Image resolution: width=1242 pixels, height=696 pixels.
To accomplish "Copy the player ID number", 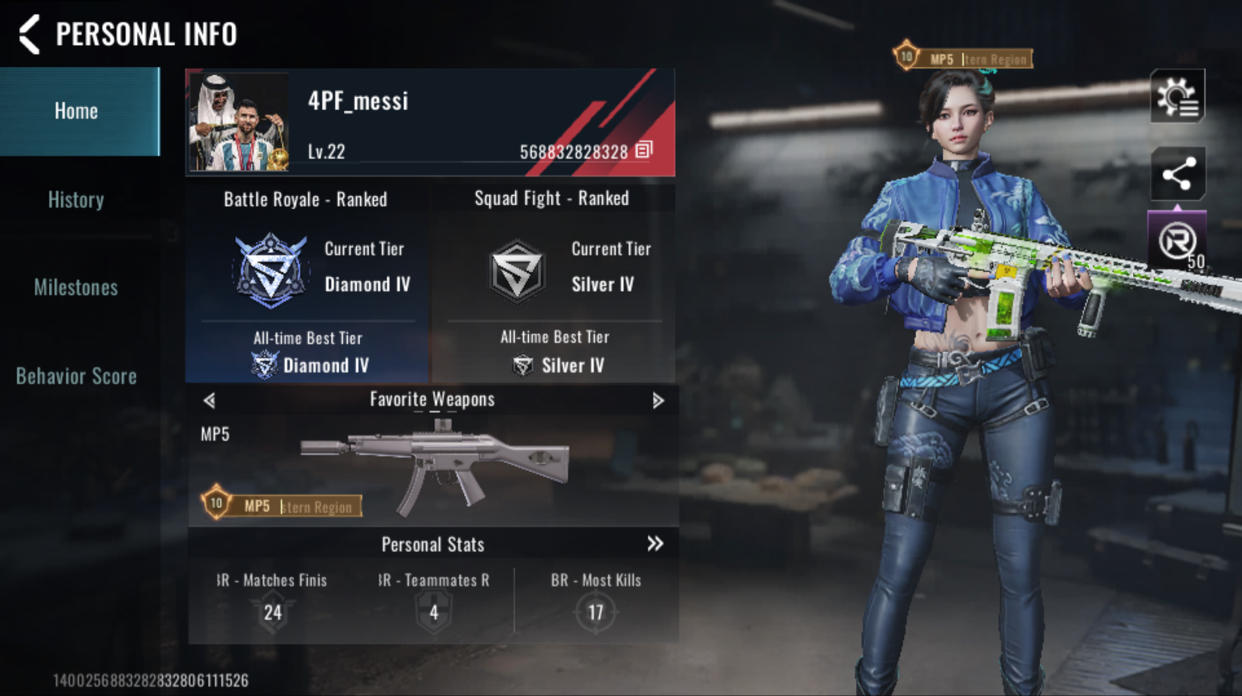I will pyautogui.click(x=644, y=150).
